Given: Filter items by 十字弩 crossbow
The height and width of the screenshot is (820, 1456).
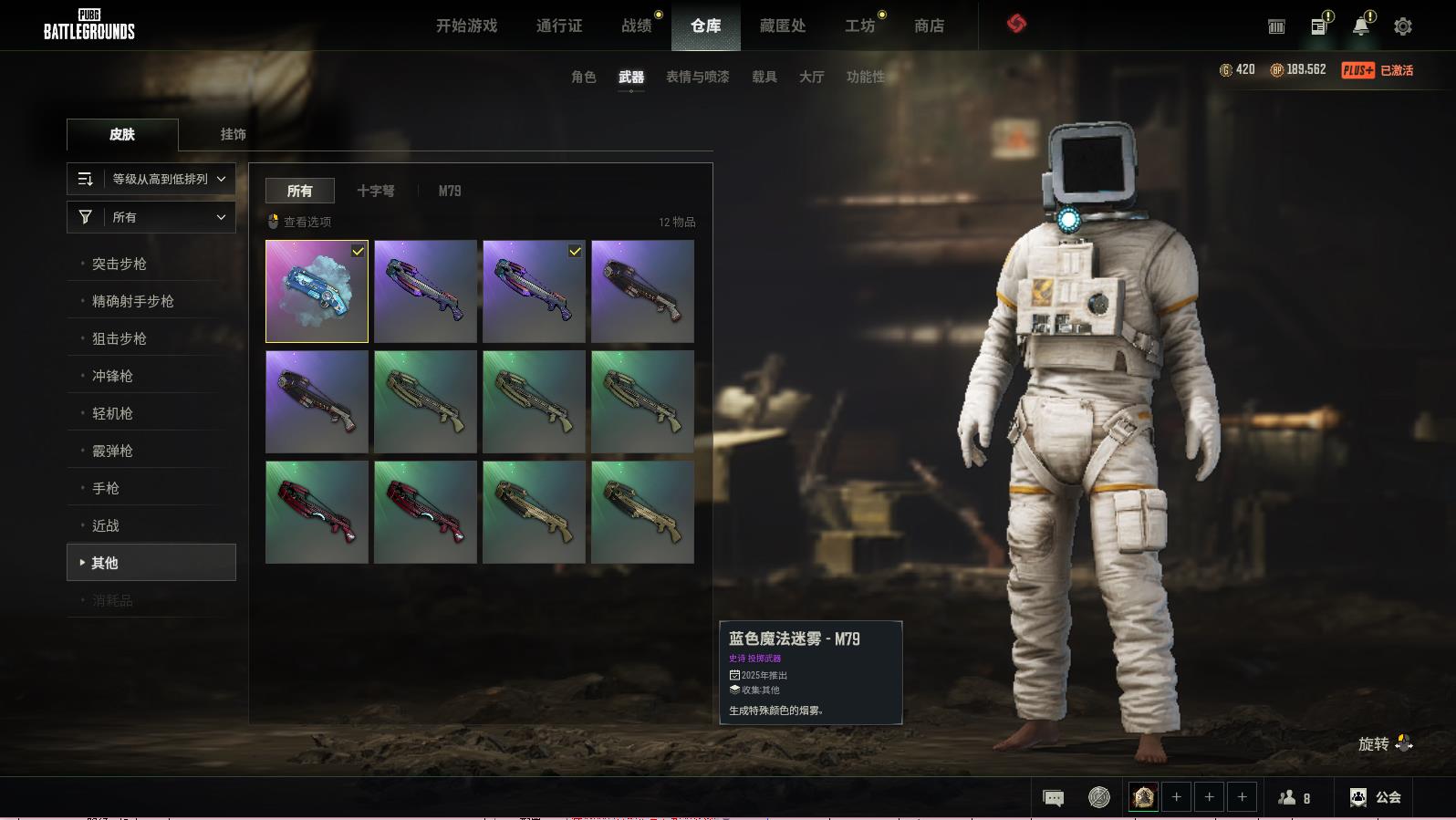Looking at the screenshot, I should pos(375,191).
